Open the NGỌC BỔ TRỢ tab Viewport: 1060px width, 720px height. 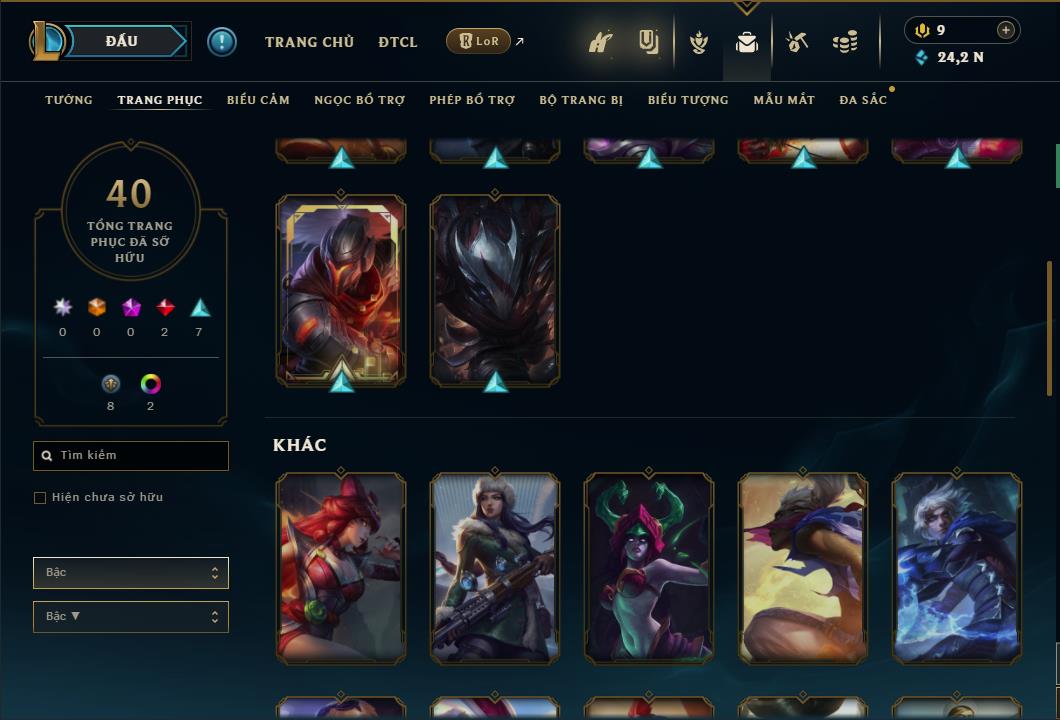click(x=359, y=100)
